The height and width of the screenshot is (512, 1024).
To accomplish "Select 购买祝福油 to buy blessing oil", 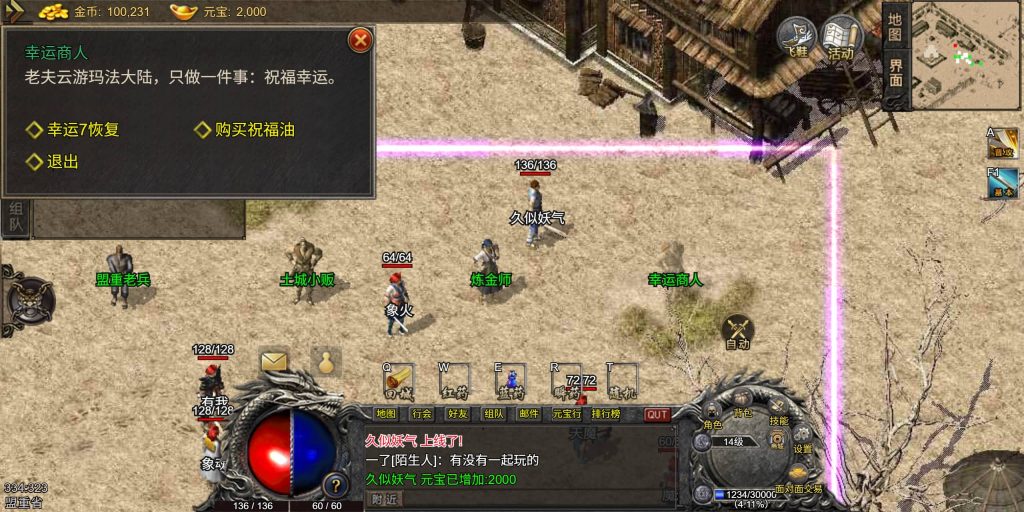I will pyautogui.click(x=254, y=130).
